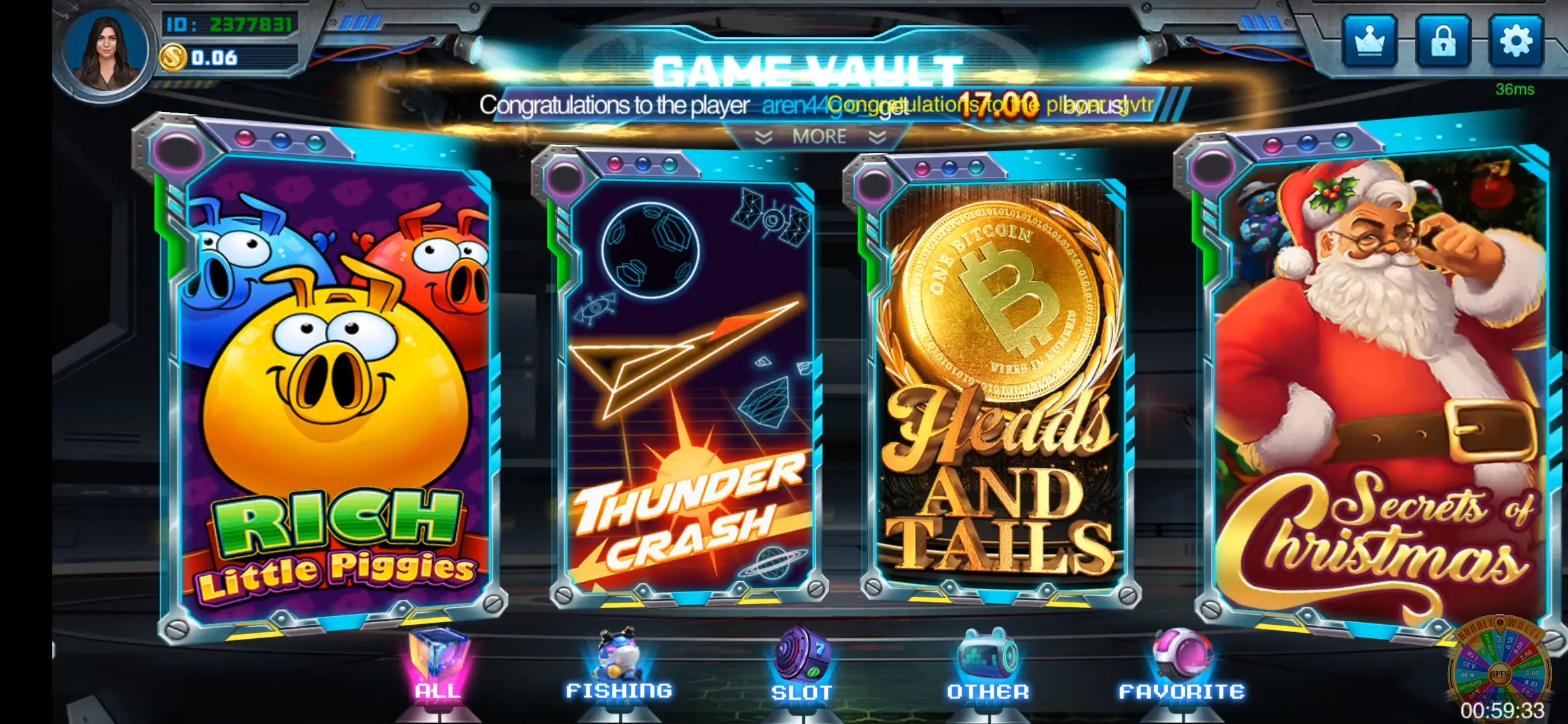Expand the MORE announcements dropdown
The height and width of the screenshot is (724, 1568).
[x=820, y=137]
